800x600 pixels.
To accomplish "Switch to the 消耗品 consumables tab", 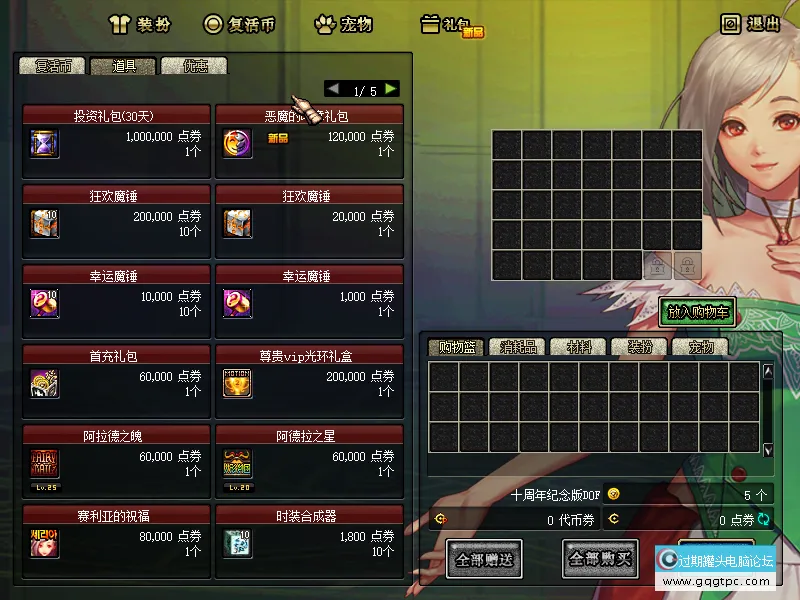I will tap(518, 348).
